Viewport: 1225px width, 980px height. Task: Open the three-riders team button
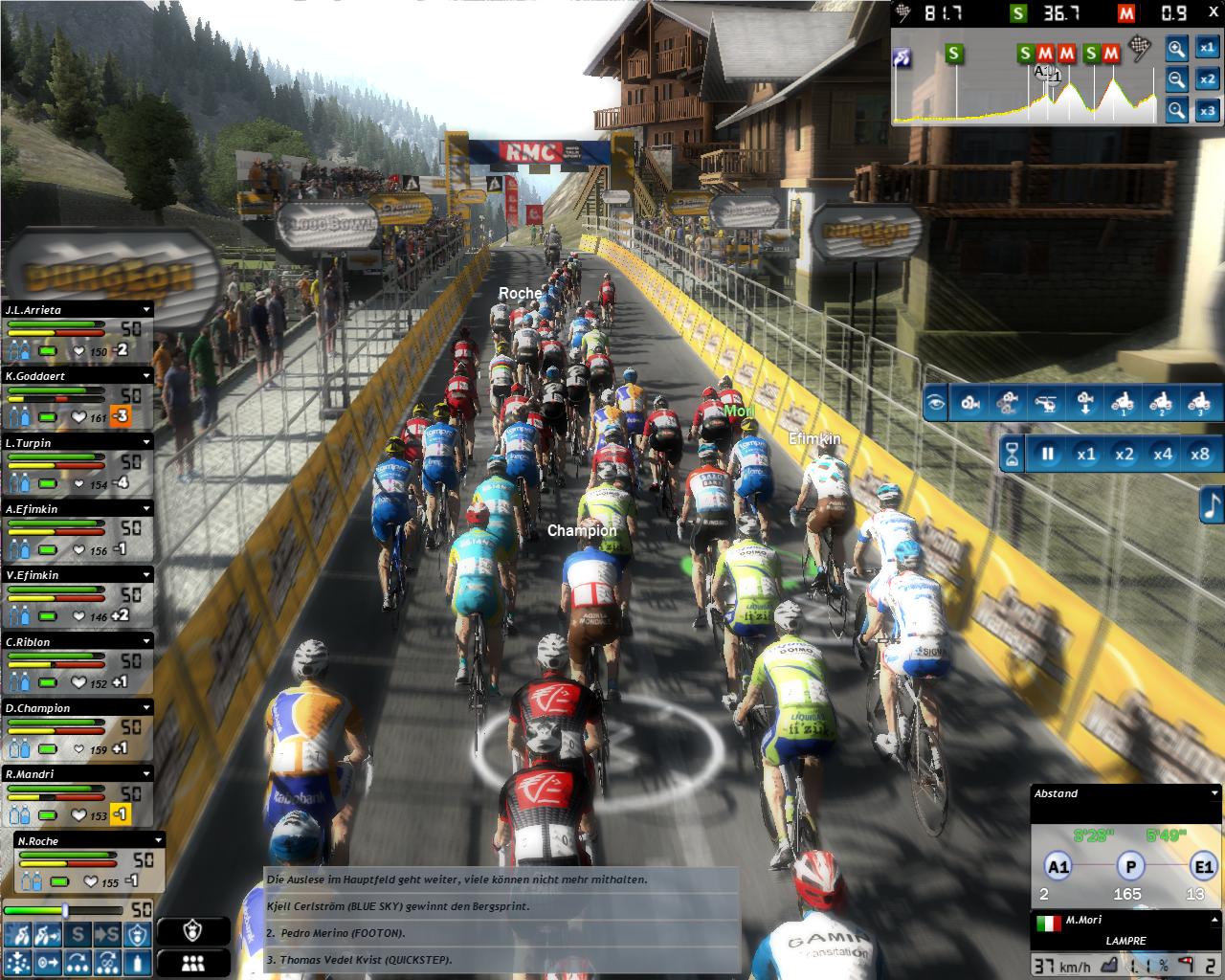(193, 963)
